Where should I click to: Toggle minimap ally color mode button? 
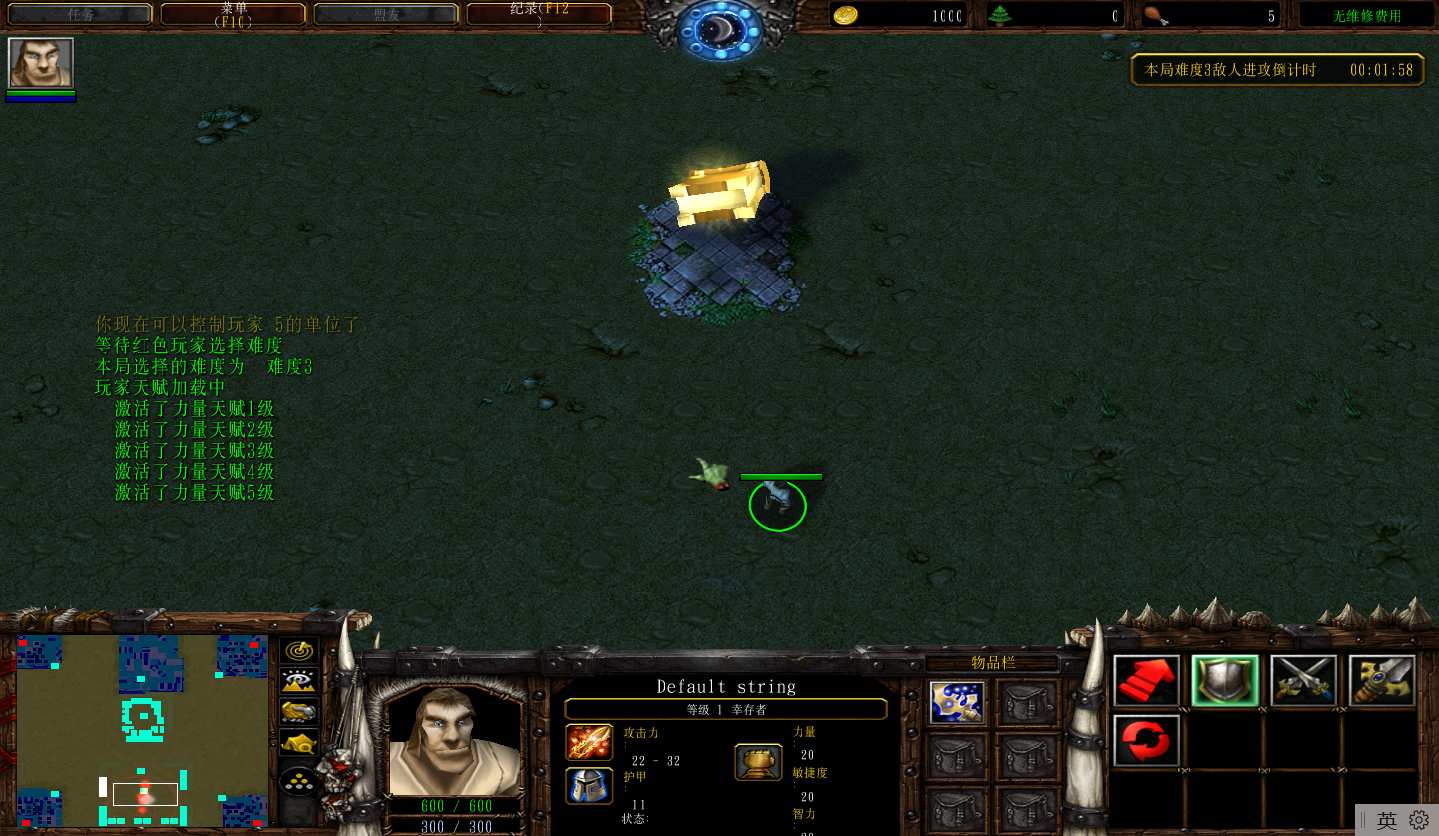click(299, 712)
